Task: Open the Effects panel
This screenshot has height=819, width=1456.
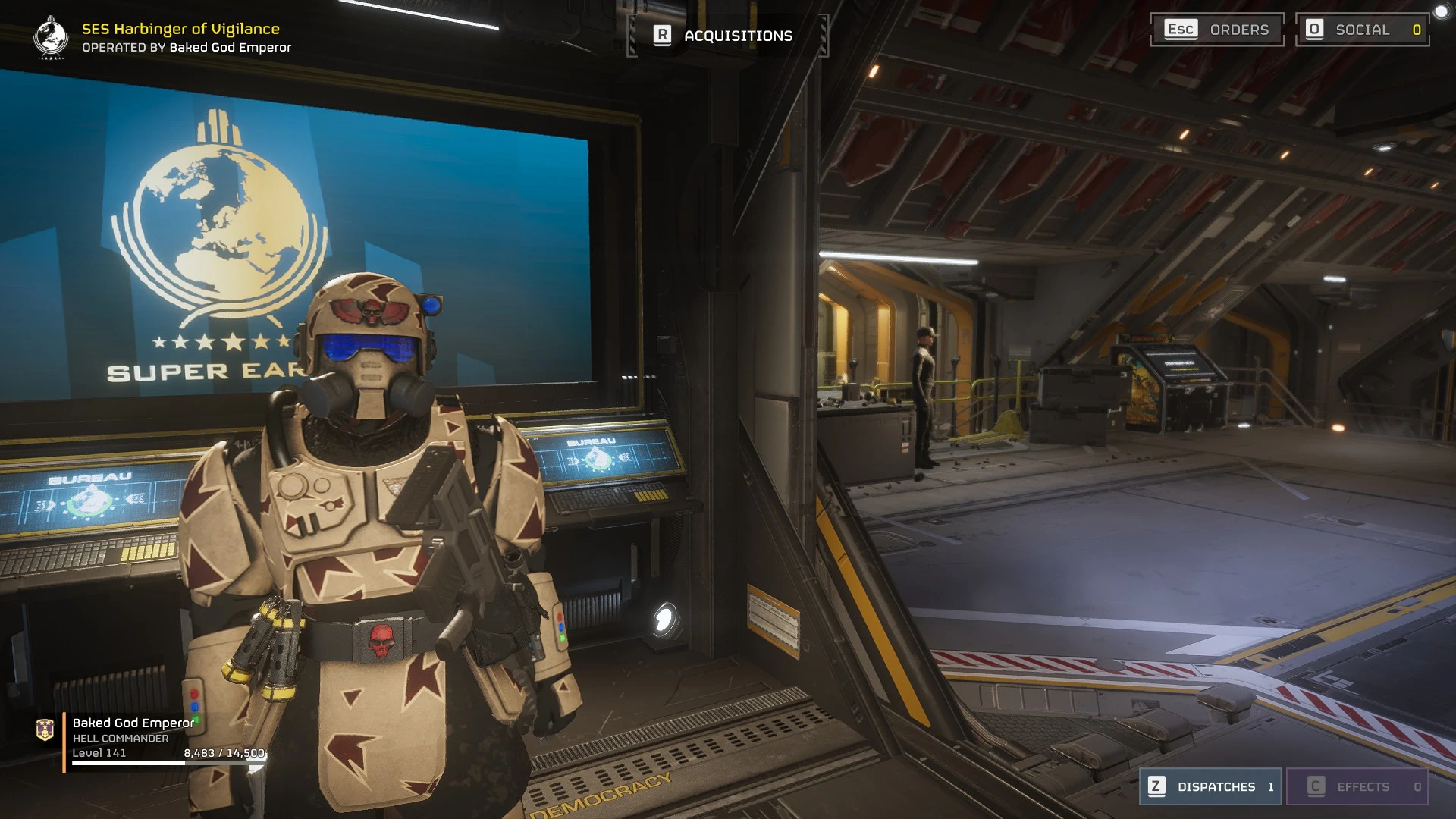Action: pyautogui.click(x=1357, y=786)
